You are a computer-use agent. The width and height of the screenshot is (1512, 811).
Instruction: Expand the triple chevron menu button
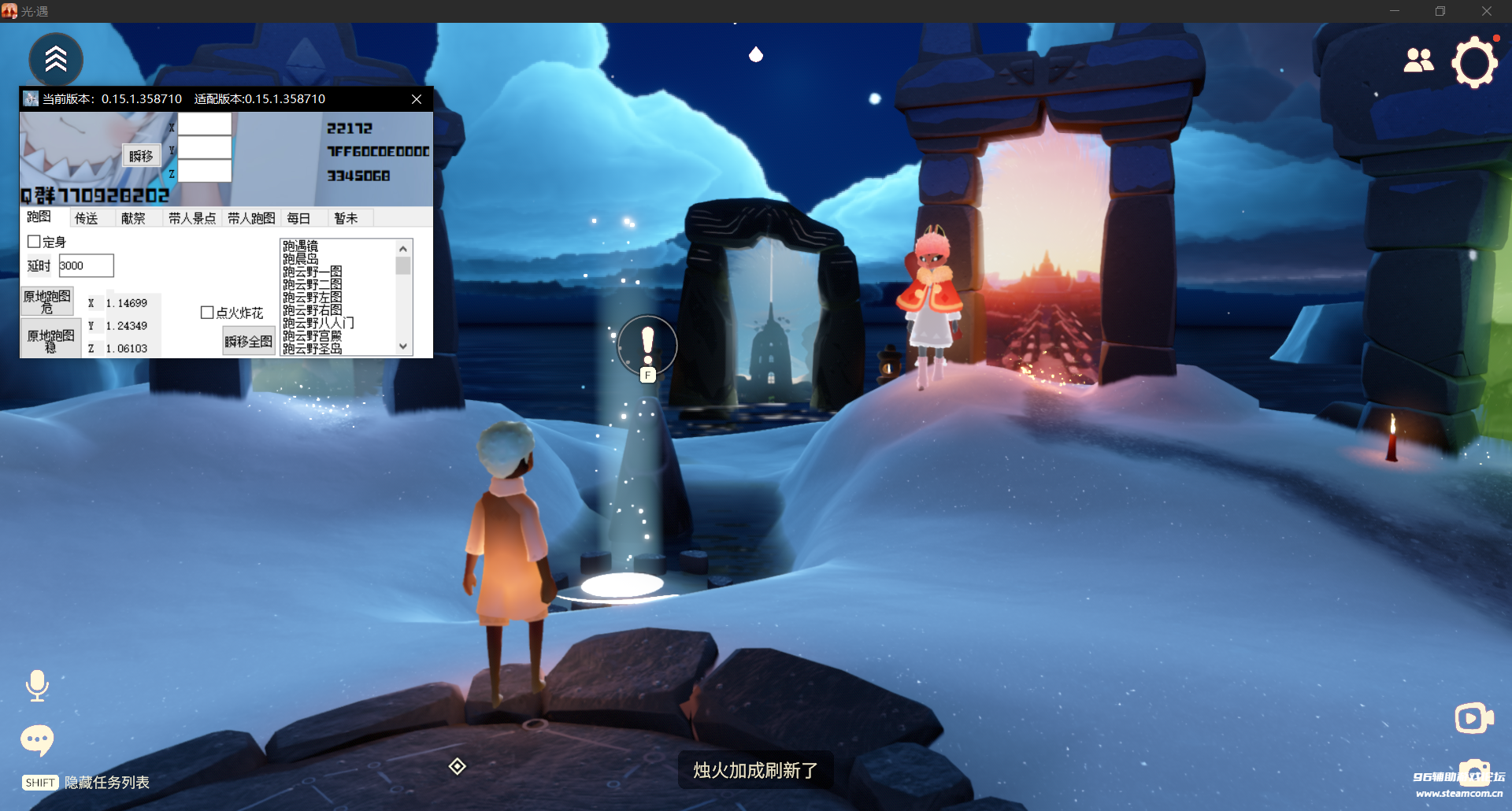(56, 59)
